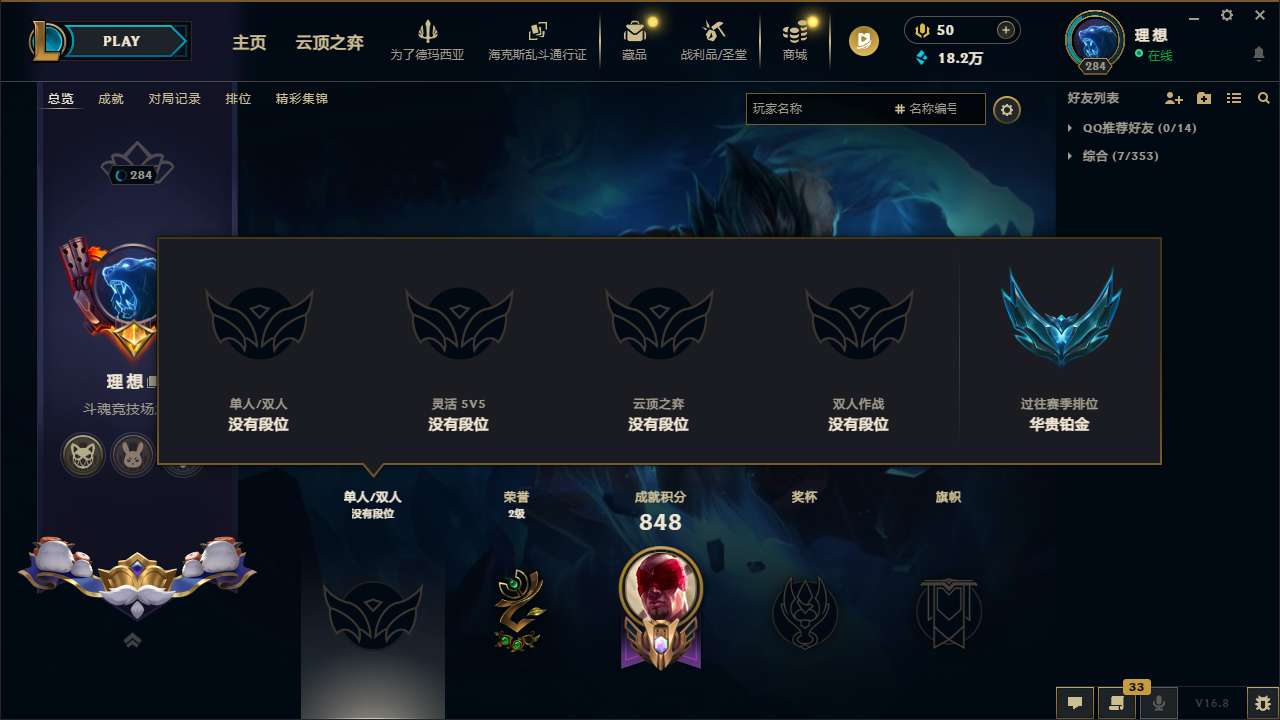Viewport: 1280px width, 720px height.
Task: Click the add friend icon in friend list
Action: 1172,98
